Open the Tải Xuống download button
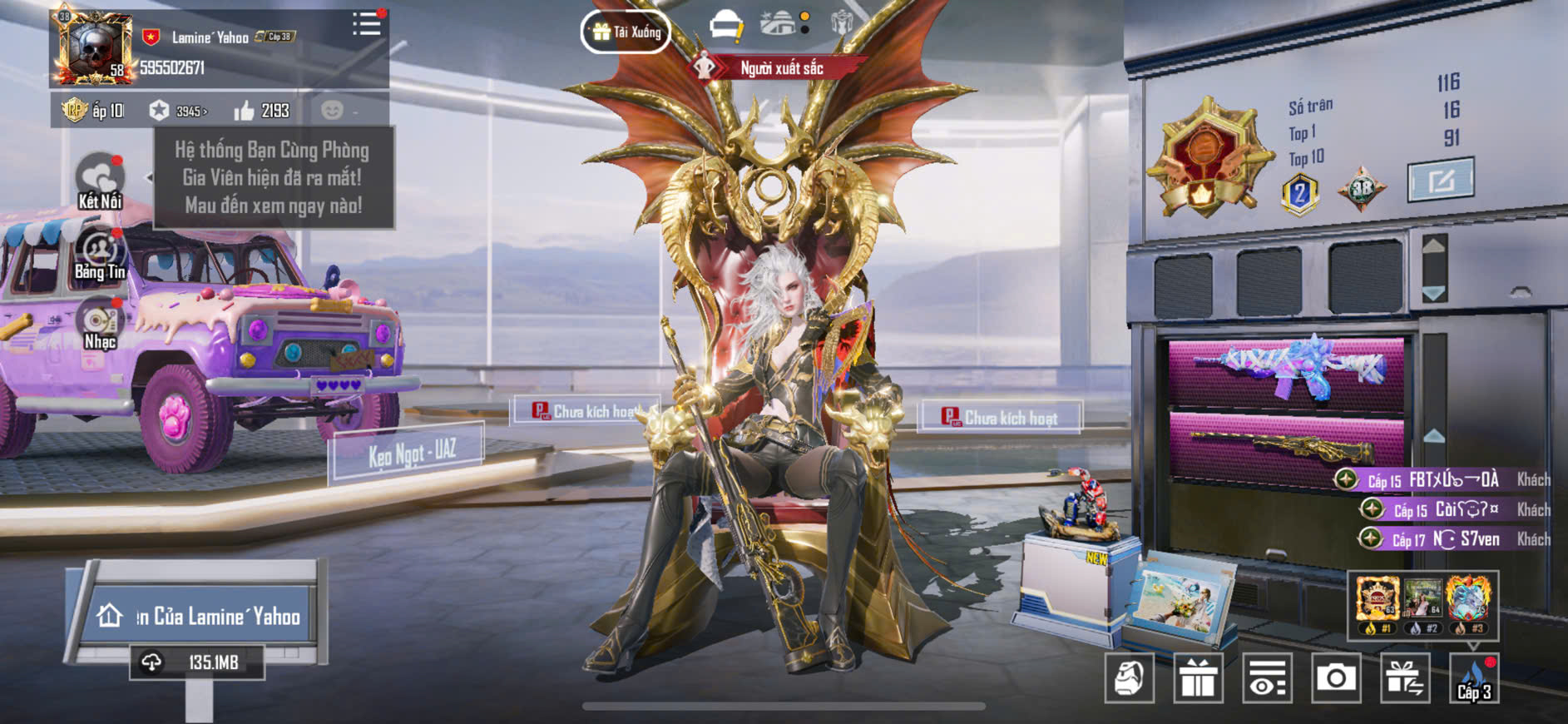The width and height of the screenshot is (1568, 724). coord(626,32)
